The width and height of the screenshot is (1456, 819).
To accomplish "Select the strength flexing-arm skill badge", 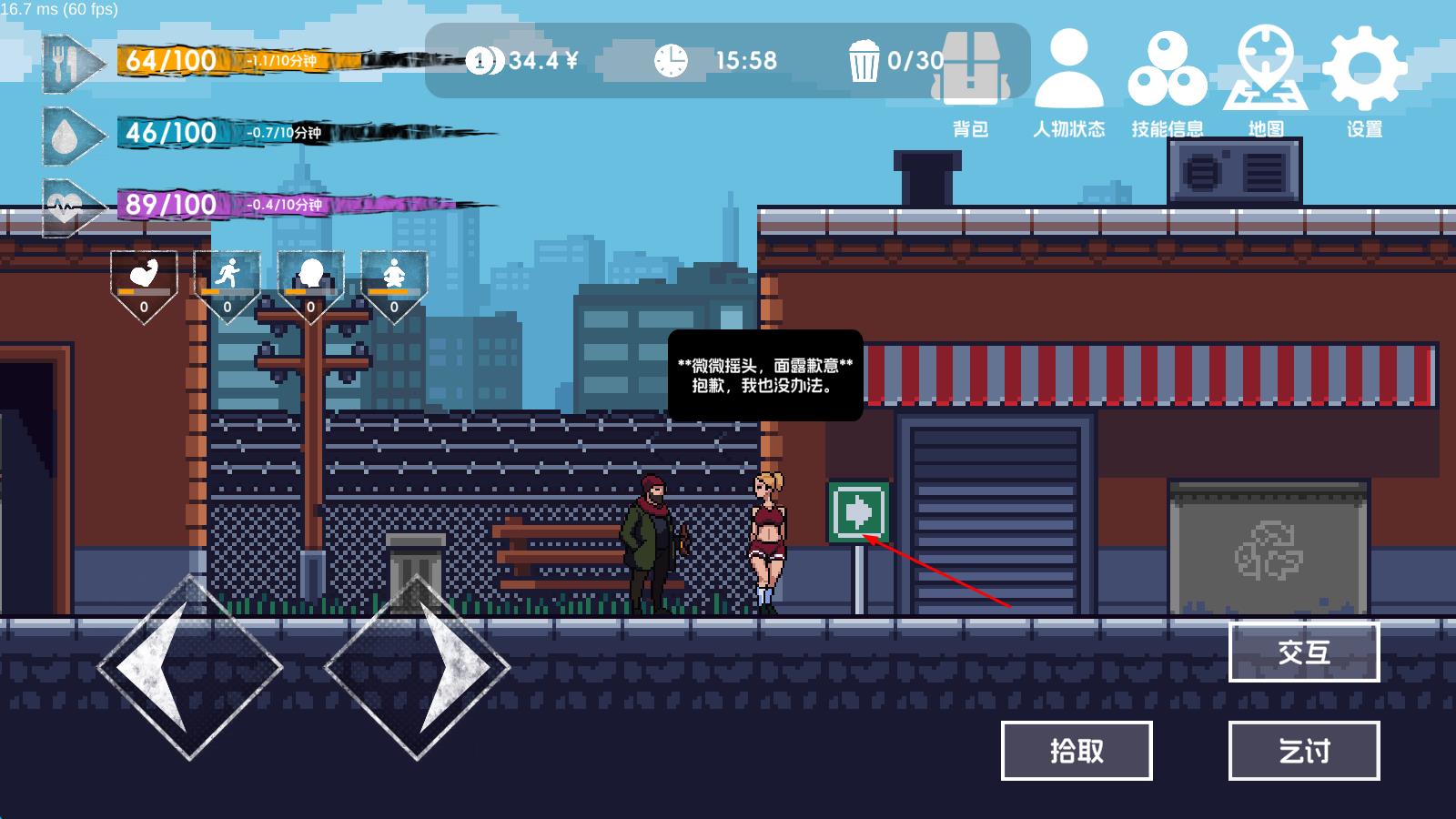I will (144, 284).
